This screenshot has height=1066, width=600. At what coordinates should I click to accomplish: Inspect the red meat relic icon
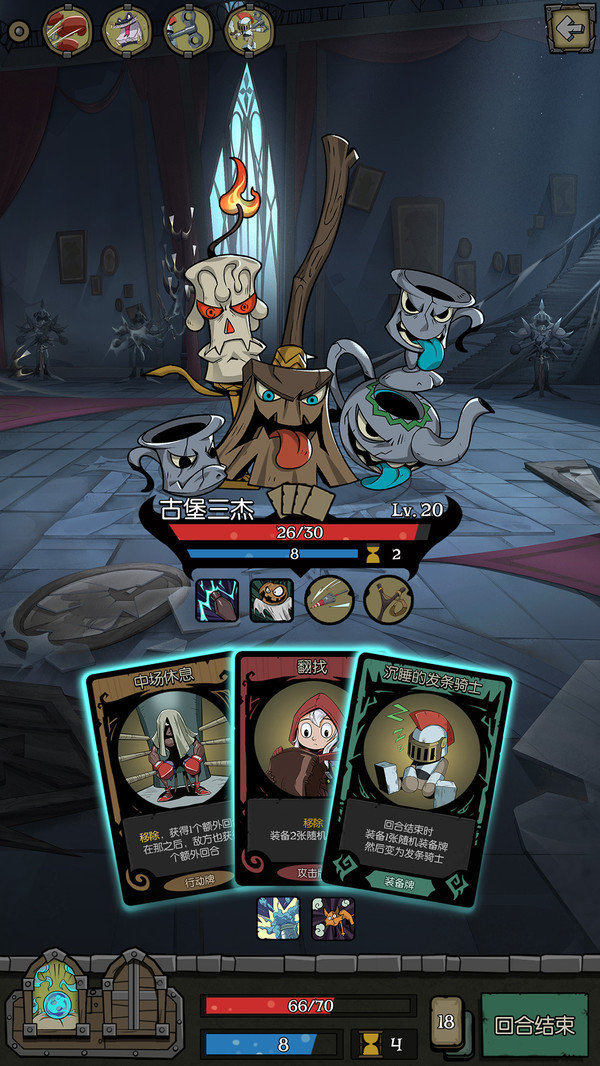click(x=68, y=31)
